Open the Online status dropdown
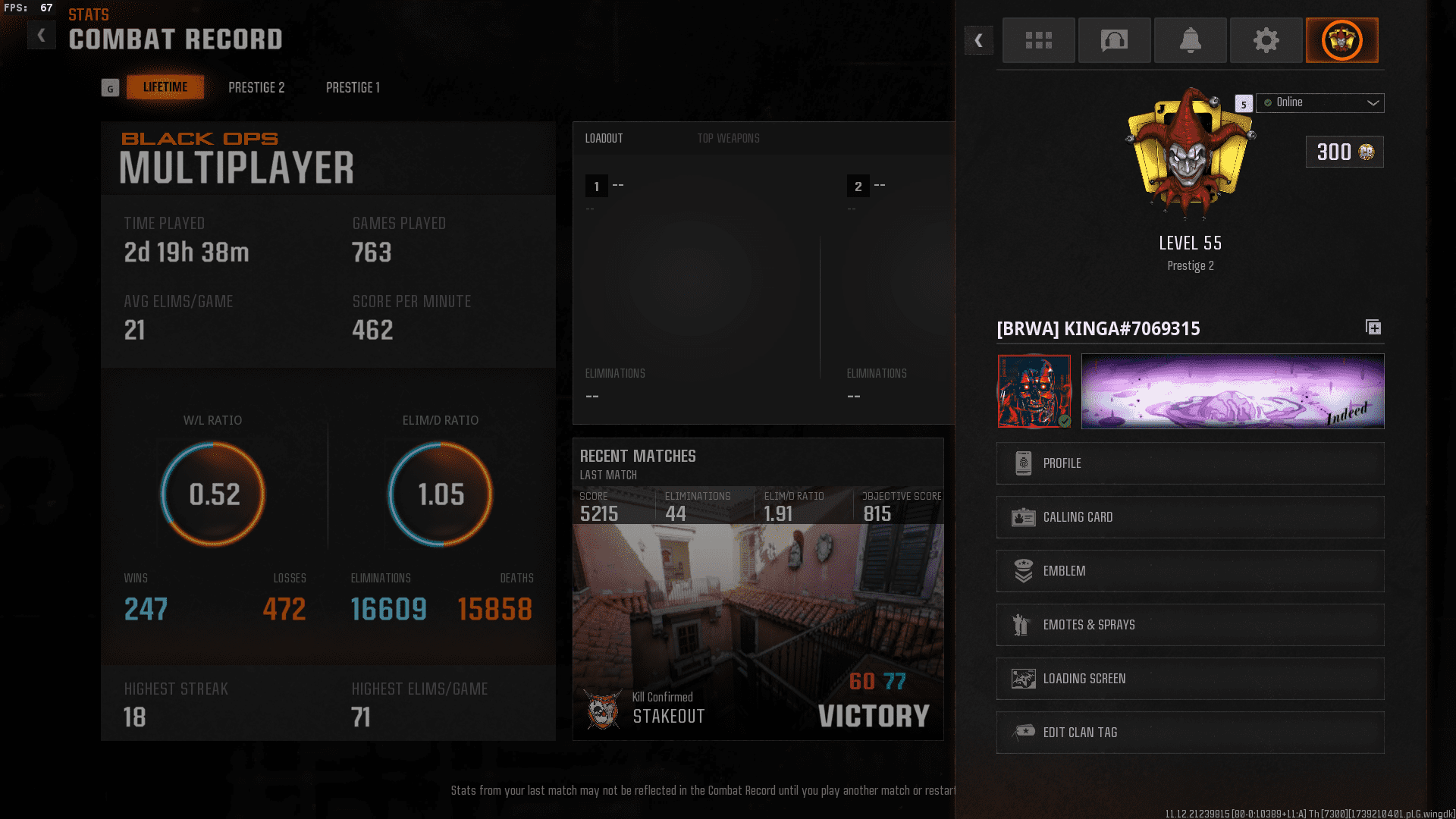Screen dimensions: 1456x819 [x=1319, y=102]
